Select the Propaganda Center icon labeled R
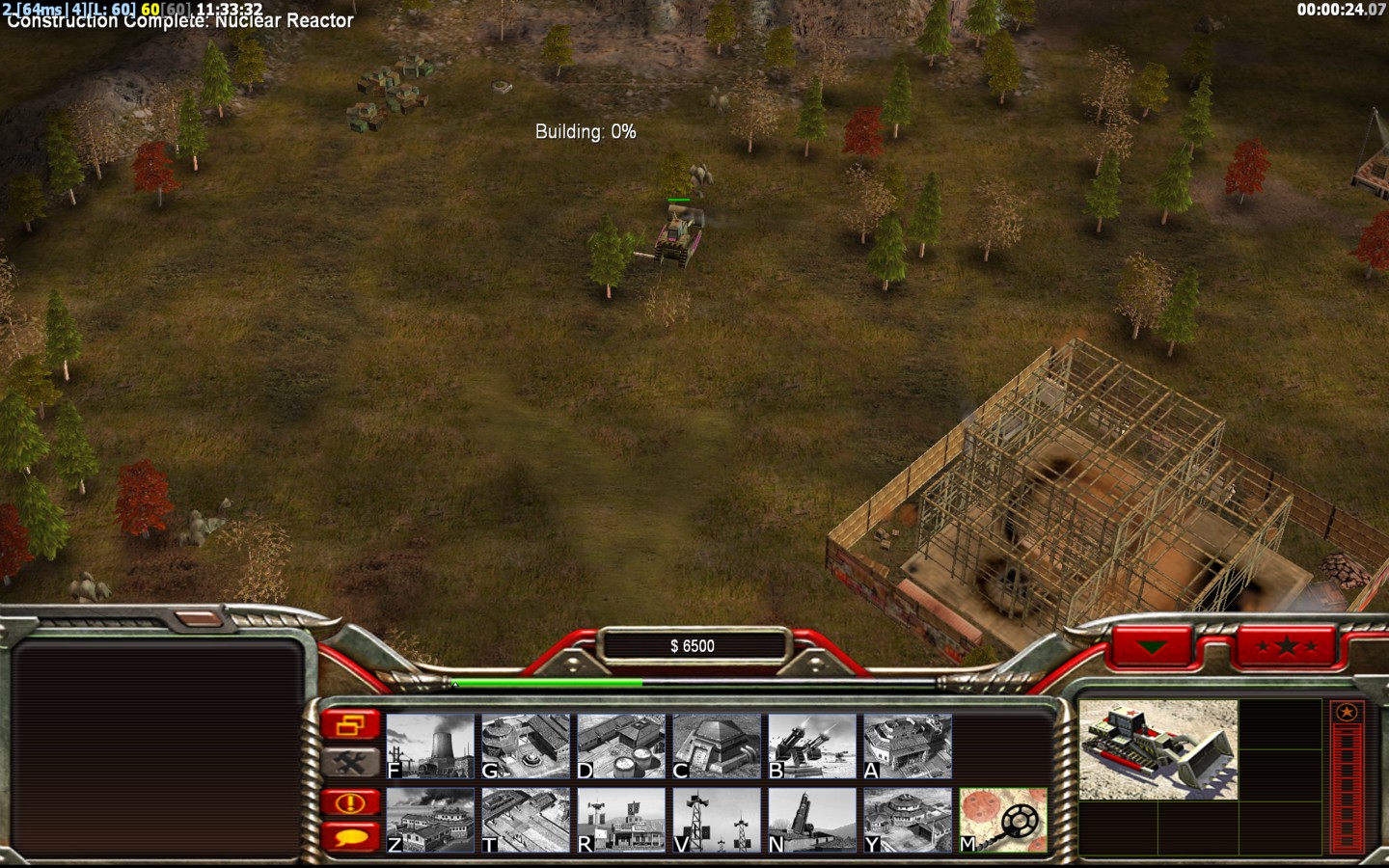This screenshot has width=1389, height=868. point(621,820)
